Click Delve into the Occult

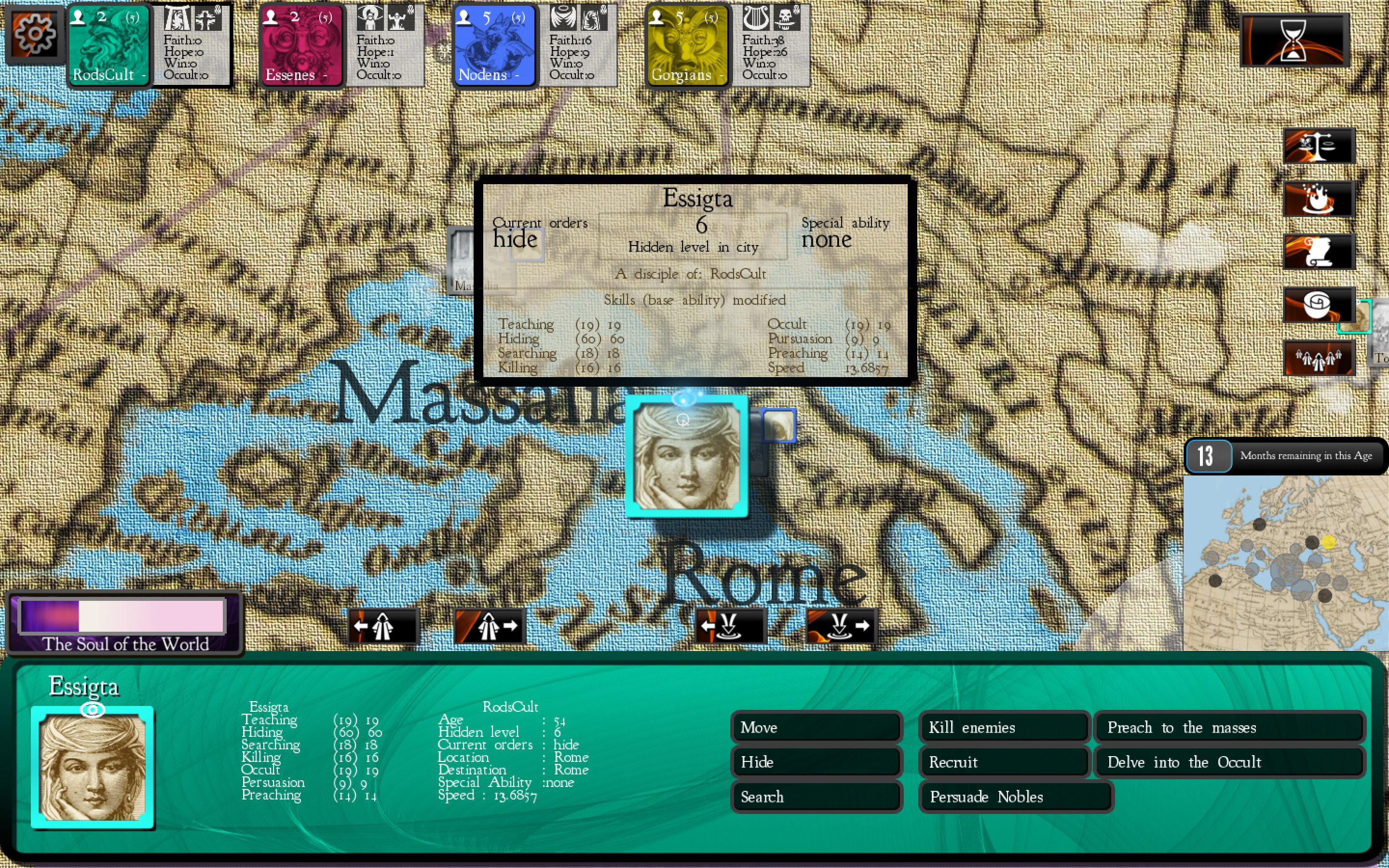click(x=1230, y=762)
